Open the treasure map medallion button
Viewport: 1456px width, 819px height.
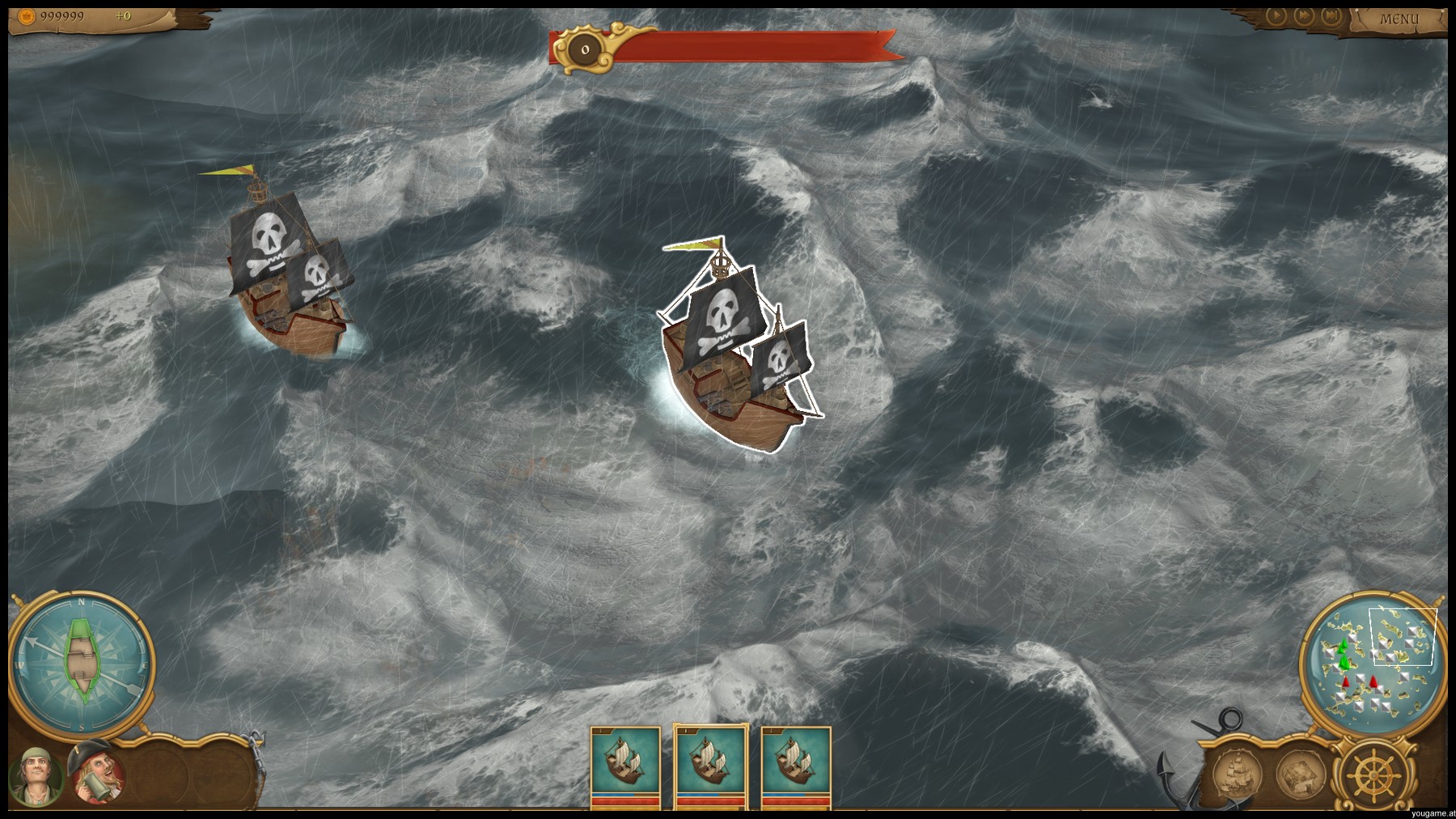point(1300,773)
